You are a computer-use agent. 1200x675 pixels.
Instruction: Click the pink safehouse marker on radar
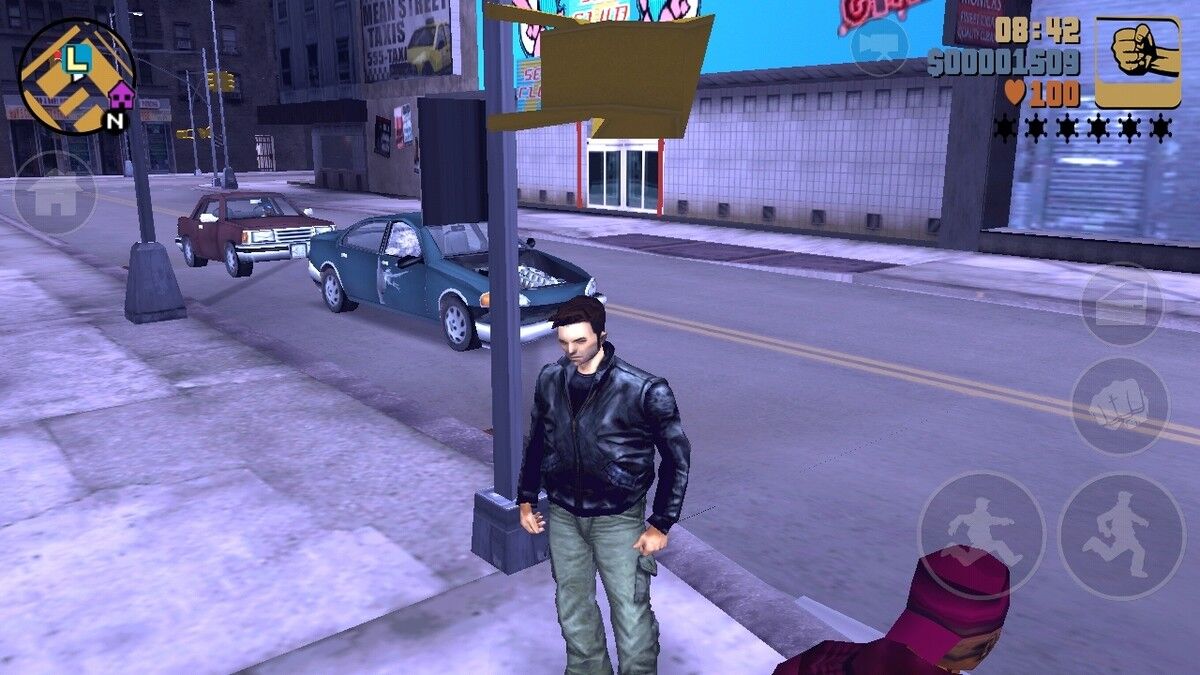[121, 96]
